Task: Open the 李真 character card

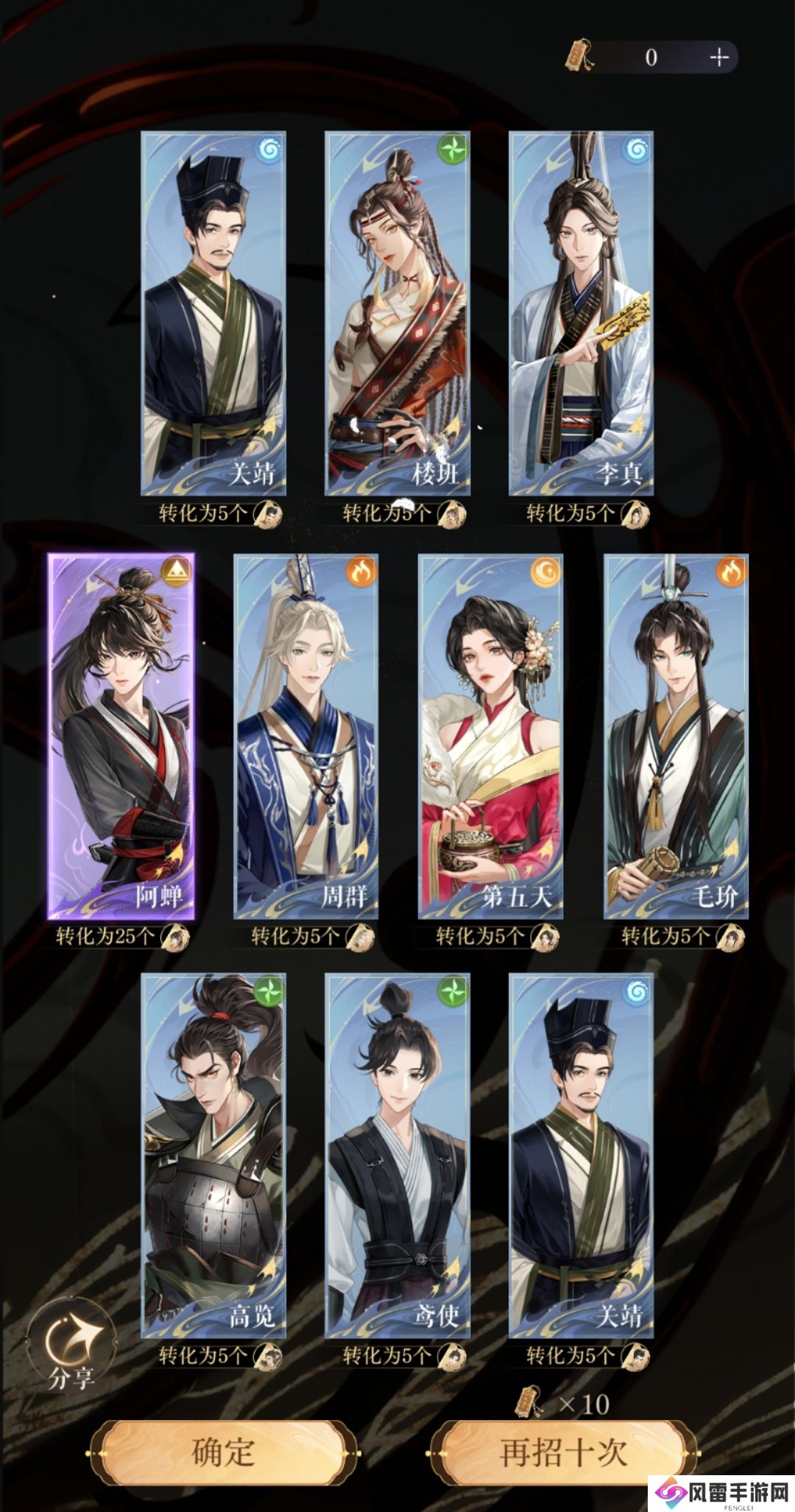Action: click(x=582, y=313)
